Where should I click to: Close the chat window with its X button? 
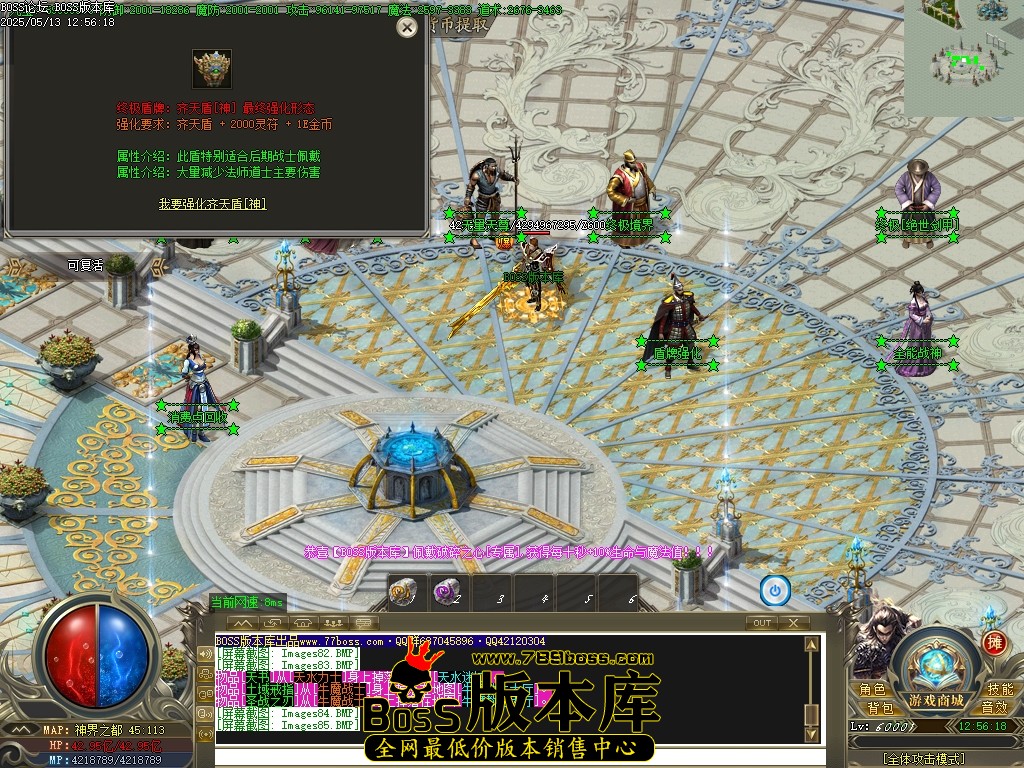[x=794, y=623]
